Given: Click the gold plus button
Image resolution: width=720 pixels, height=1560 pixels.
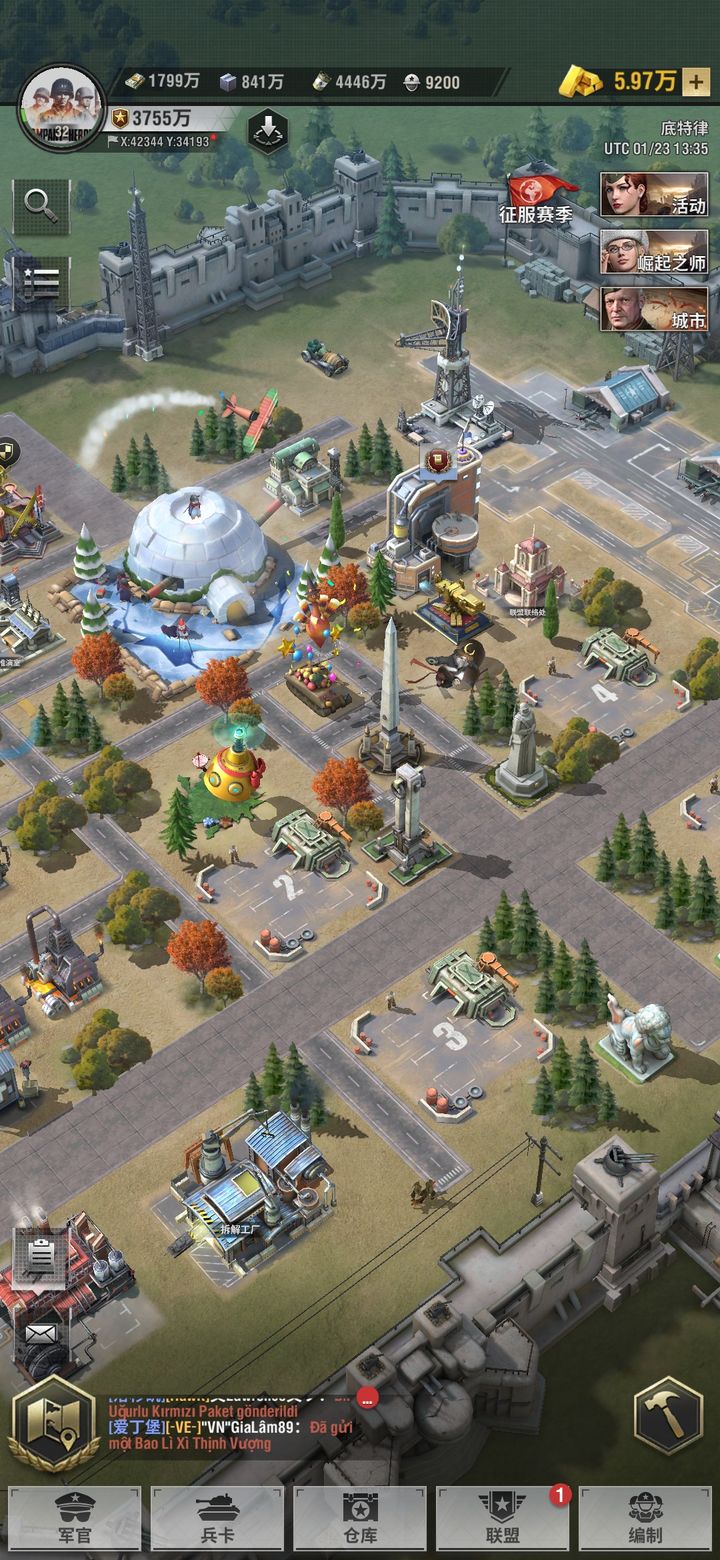Looking at the screenshot, I should (695, 82).
